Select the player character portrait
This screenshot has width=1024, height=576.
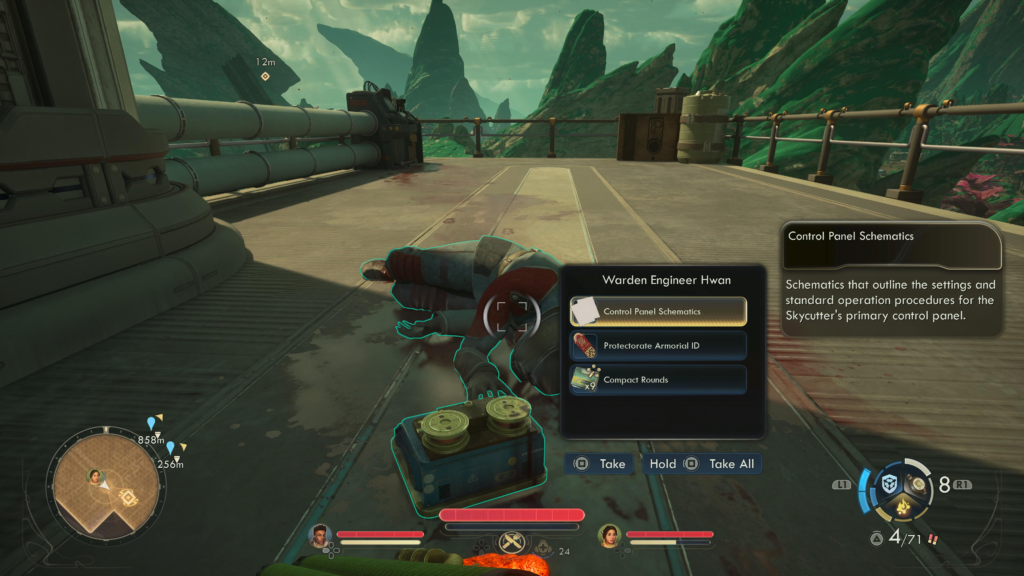320,535
